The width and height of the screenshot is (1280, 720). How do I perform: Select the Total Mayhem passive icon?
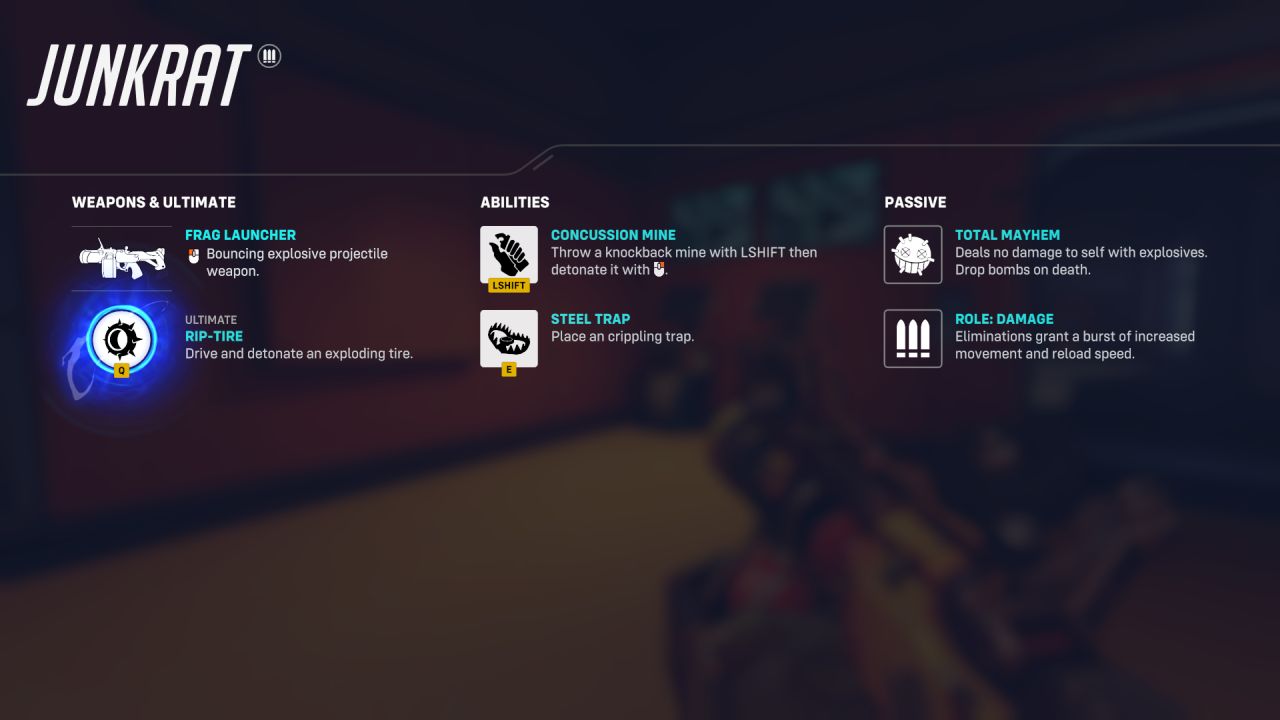click(912, 255)
